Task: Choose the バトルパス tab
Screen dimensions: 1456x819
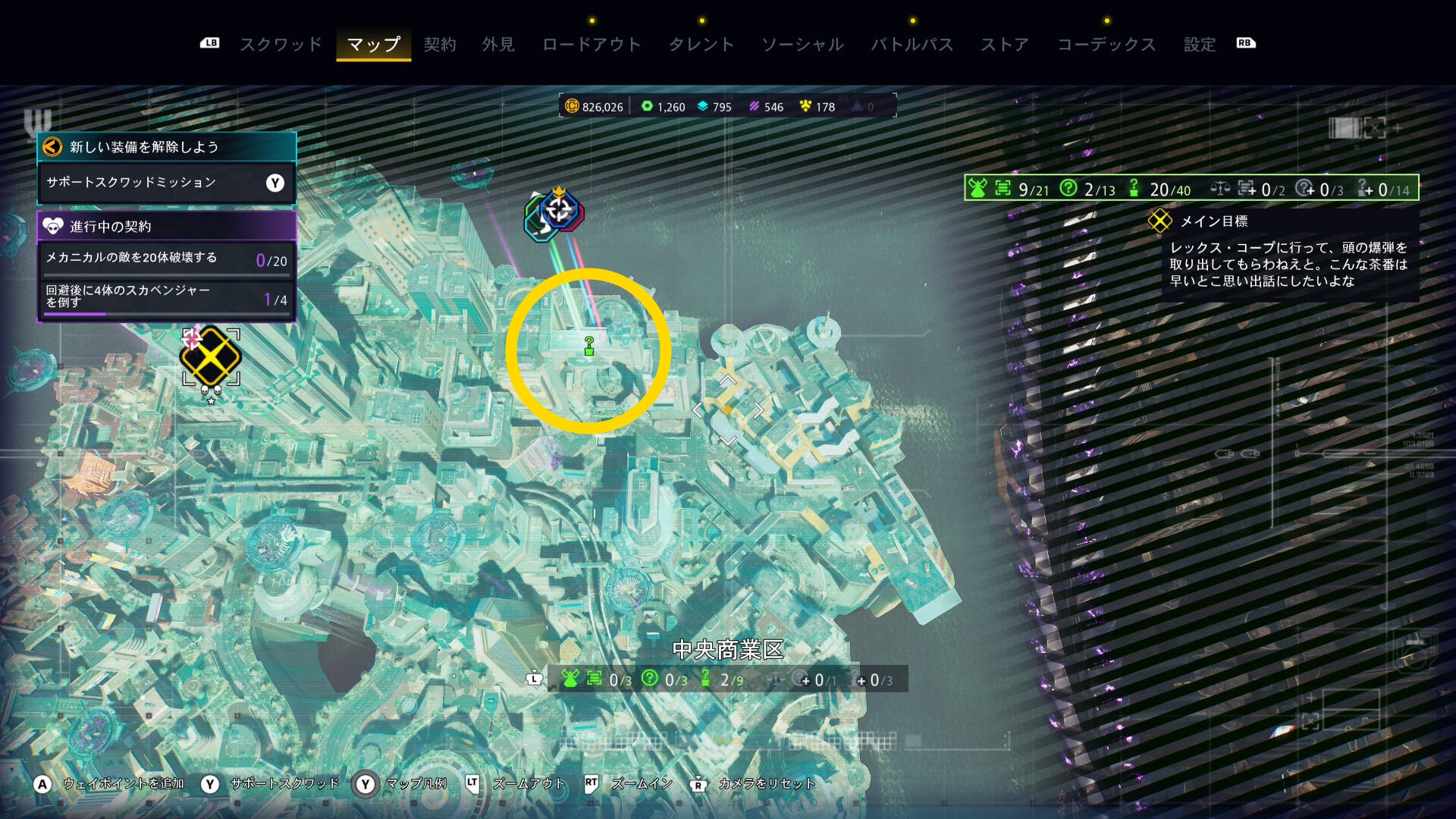Action: (x=912, y=45)
